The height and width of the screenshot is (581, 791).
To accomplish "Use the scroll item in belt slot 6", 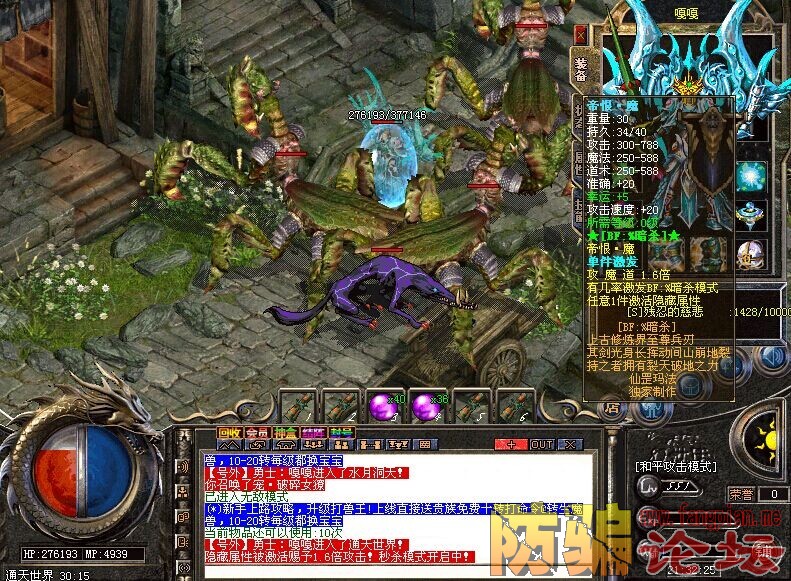I will coord(513,407).
